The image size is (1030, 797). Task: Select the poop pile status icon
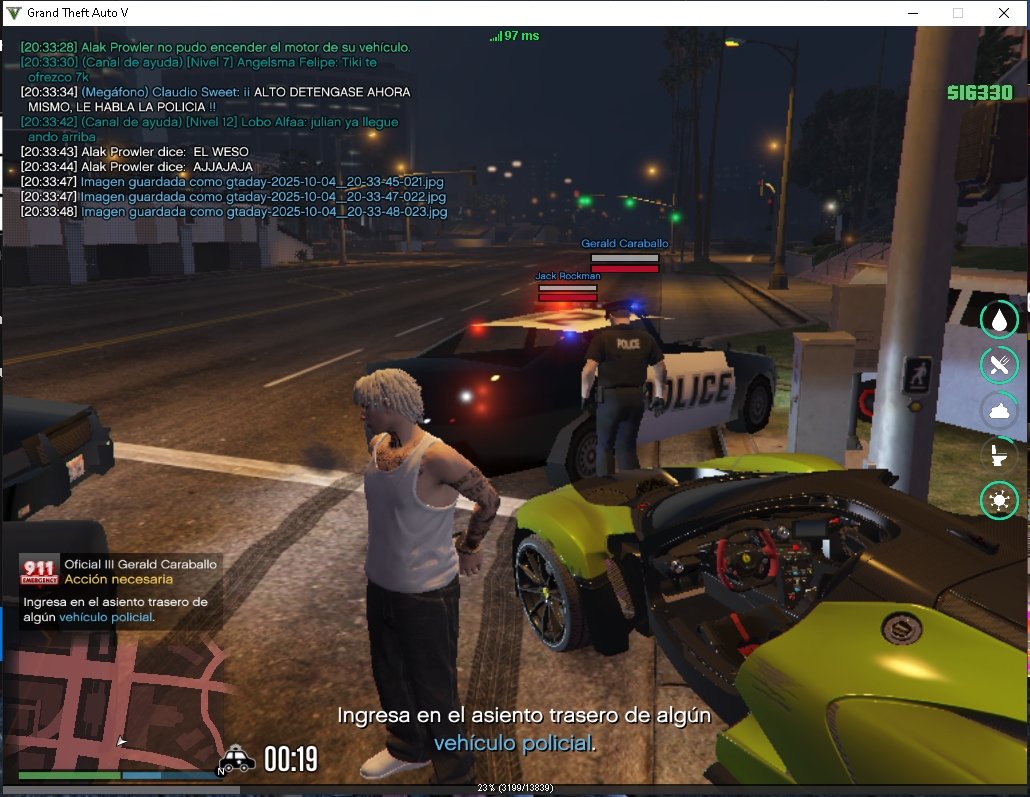click(x=999, y=410)
